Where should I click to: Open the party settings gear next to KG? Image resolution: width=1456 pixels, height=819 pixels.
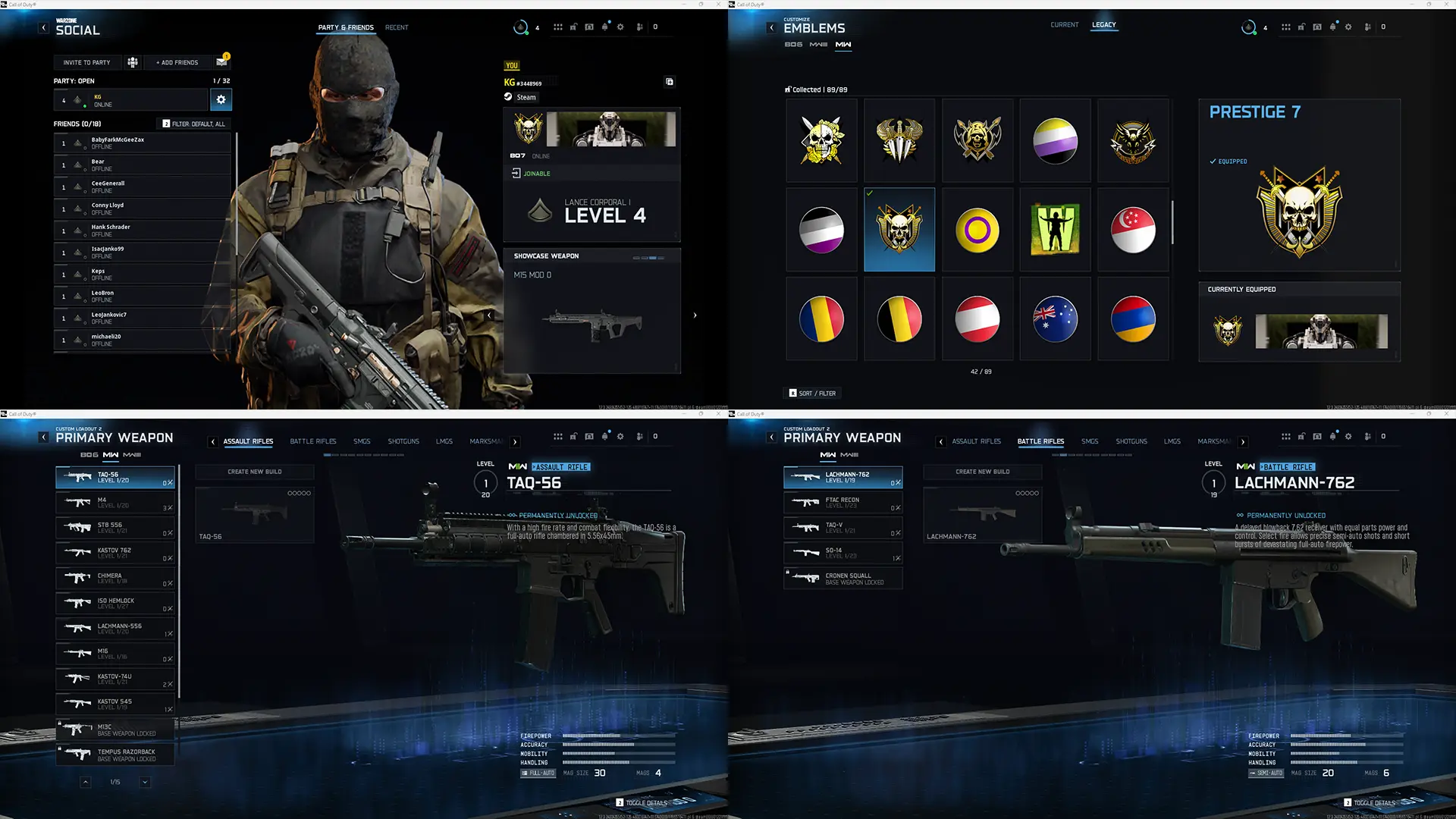coord(221,99)
